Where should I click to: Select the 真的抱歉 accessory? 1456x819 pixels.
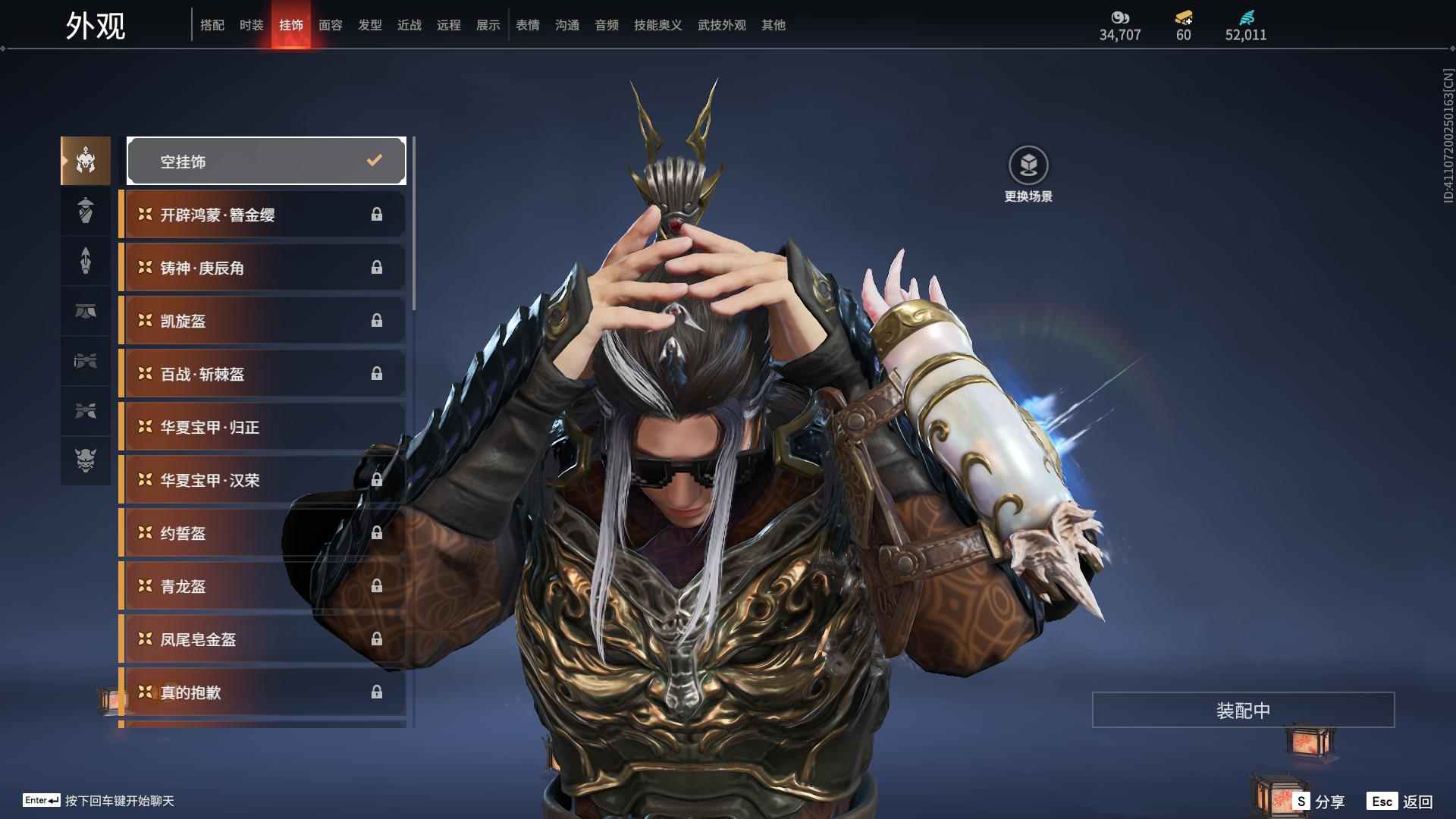point(262,692)
